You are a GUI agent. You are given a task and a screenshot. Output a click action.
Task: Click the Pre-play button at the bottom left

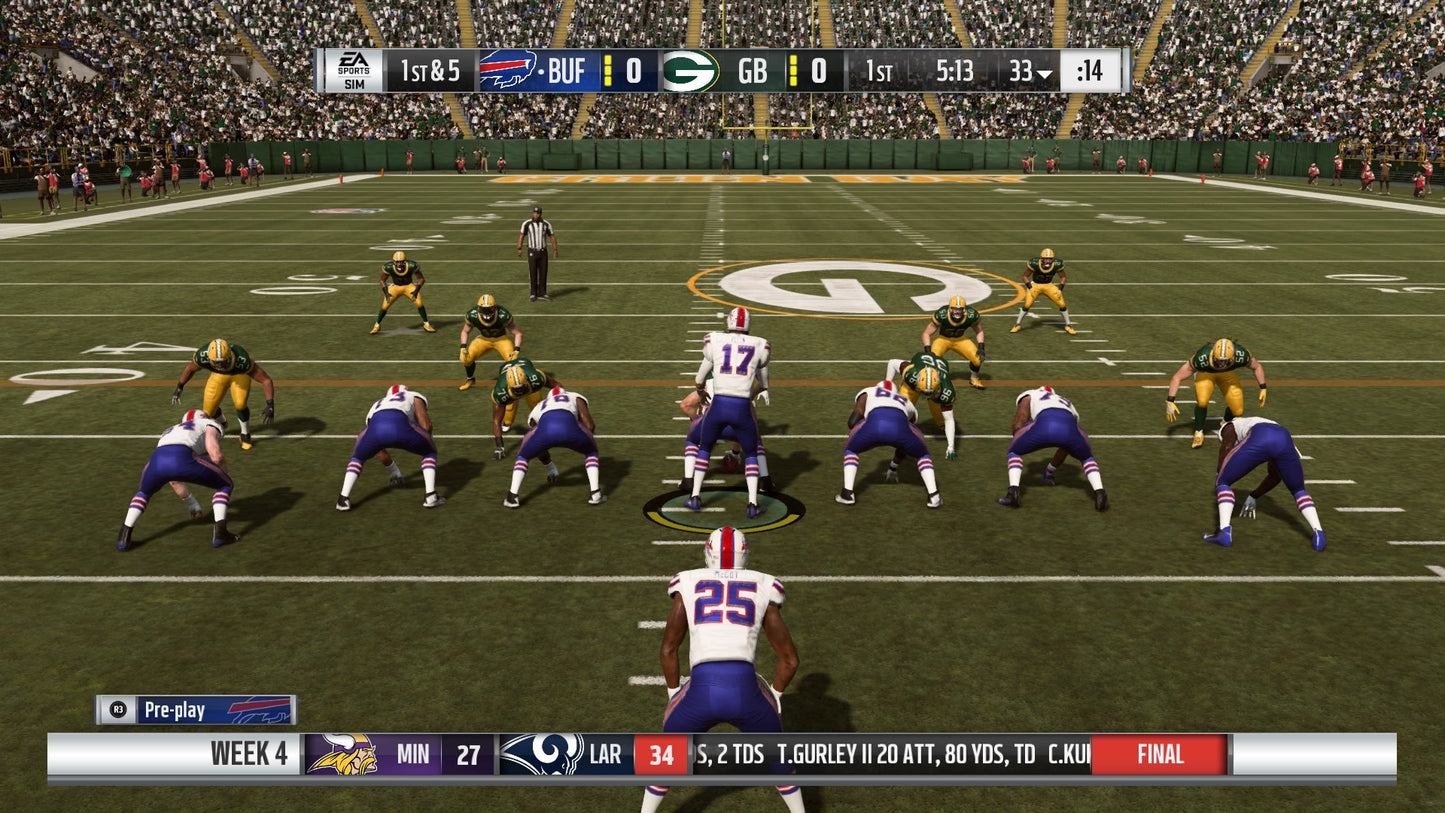(x=178, y=709)
